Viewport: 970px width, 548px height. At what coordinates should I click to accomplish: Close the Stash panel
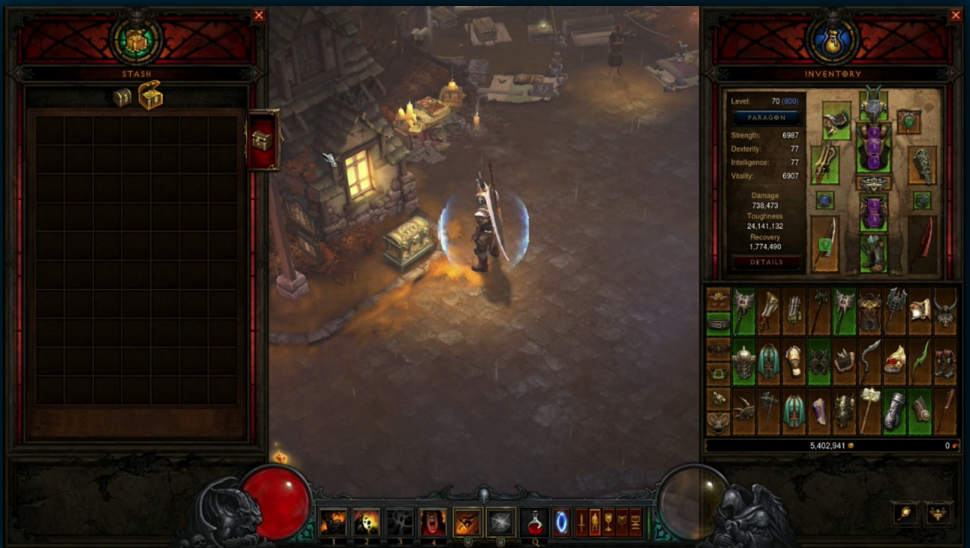pos(259,15)
